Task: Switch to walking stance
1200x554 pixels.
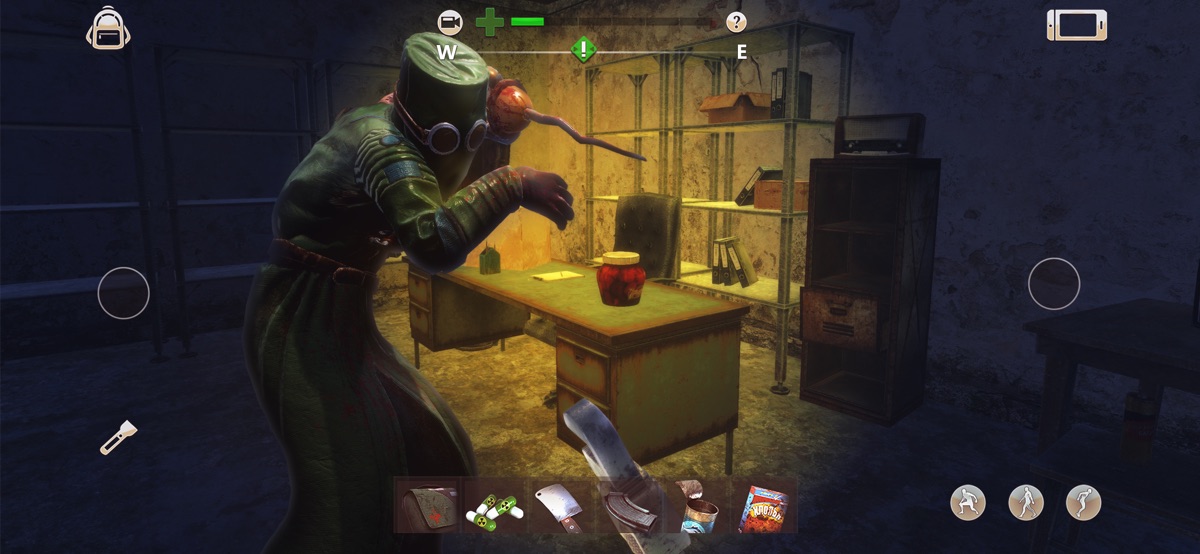Action: (1025, 502)
